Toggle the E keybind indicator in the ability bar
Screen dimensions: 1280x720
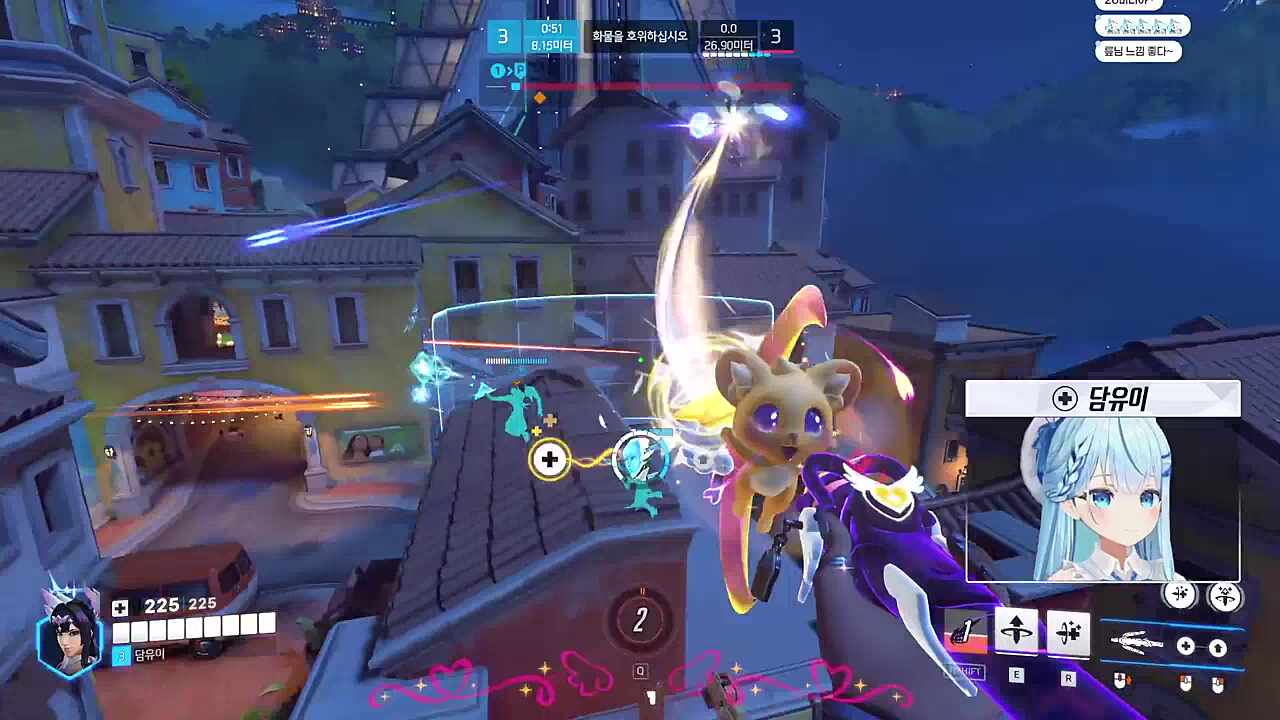[1016, 673]
